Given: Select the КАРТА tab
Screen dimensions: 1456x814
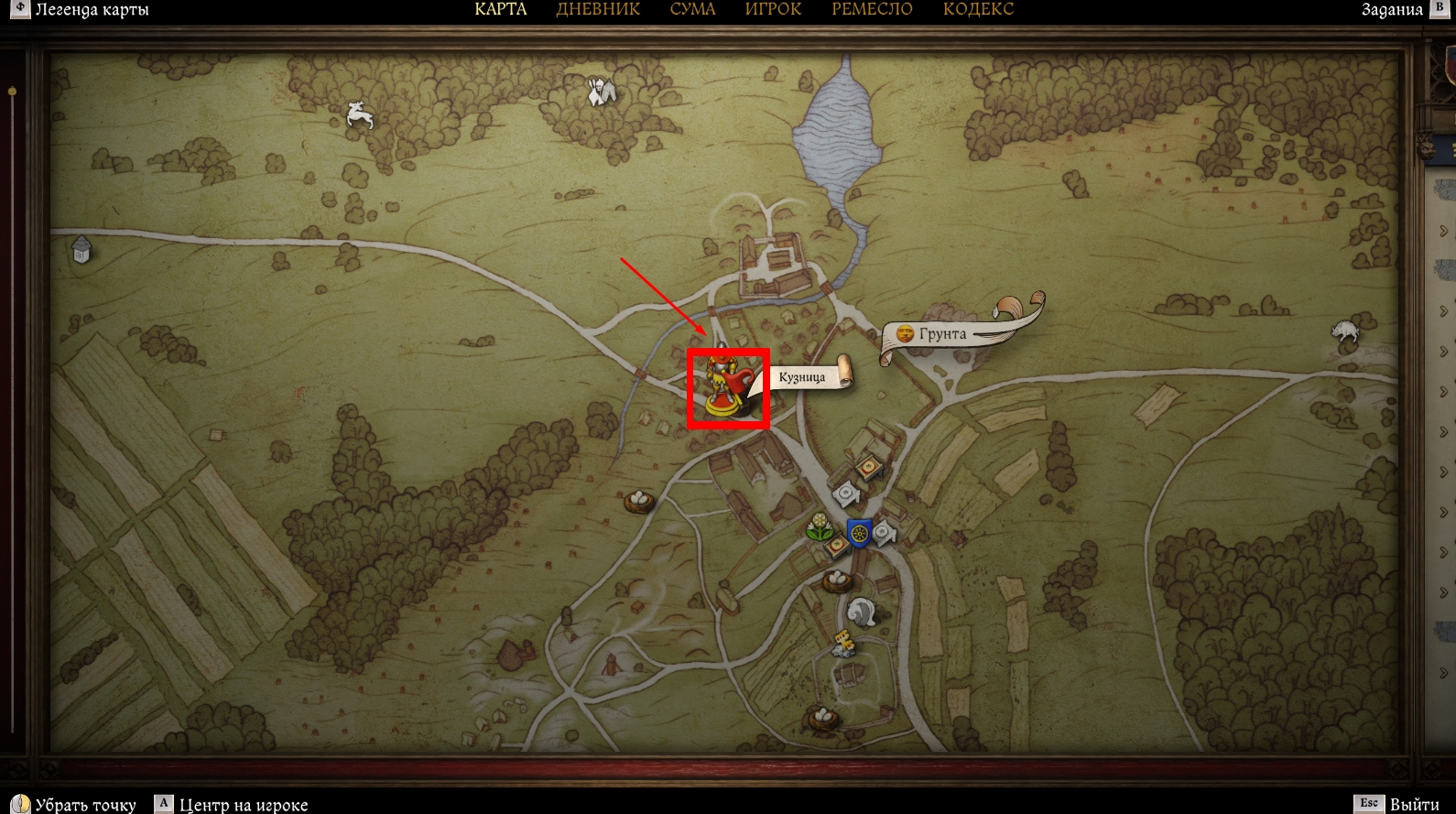Looking at the screenshot, I should tap(501, 10).
